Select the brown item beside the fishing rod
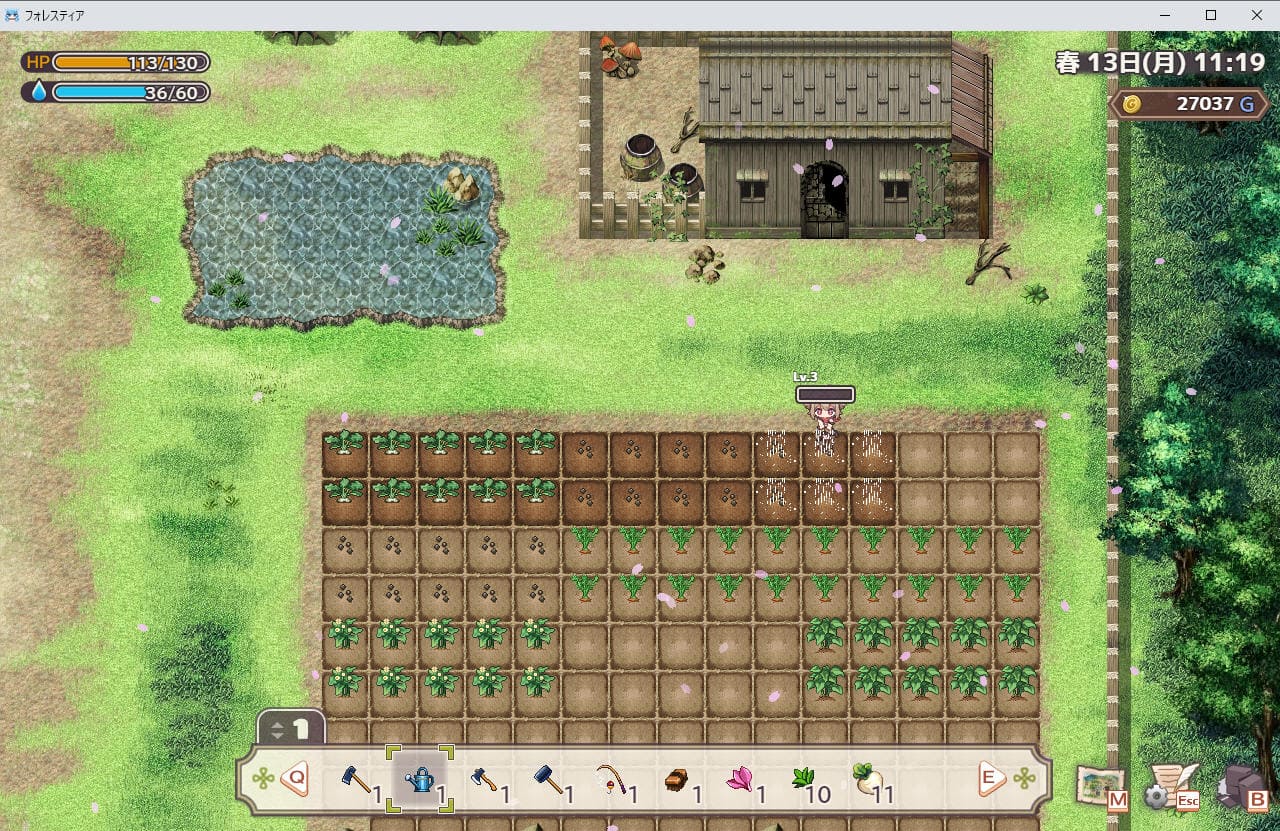 [676, 779]
